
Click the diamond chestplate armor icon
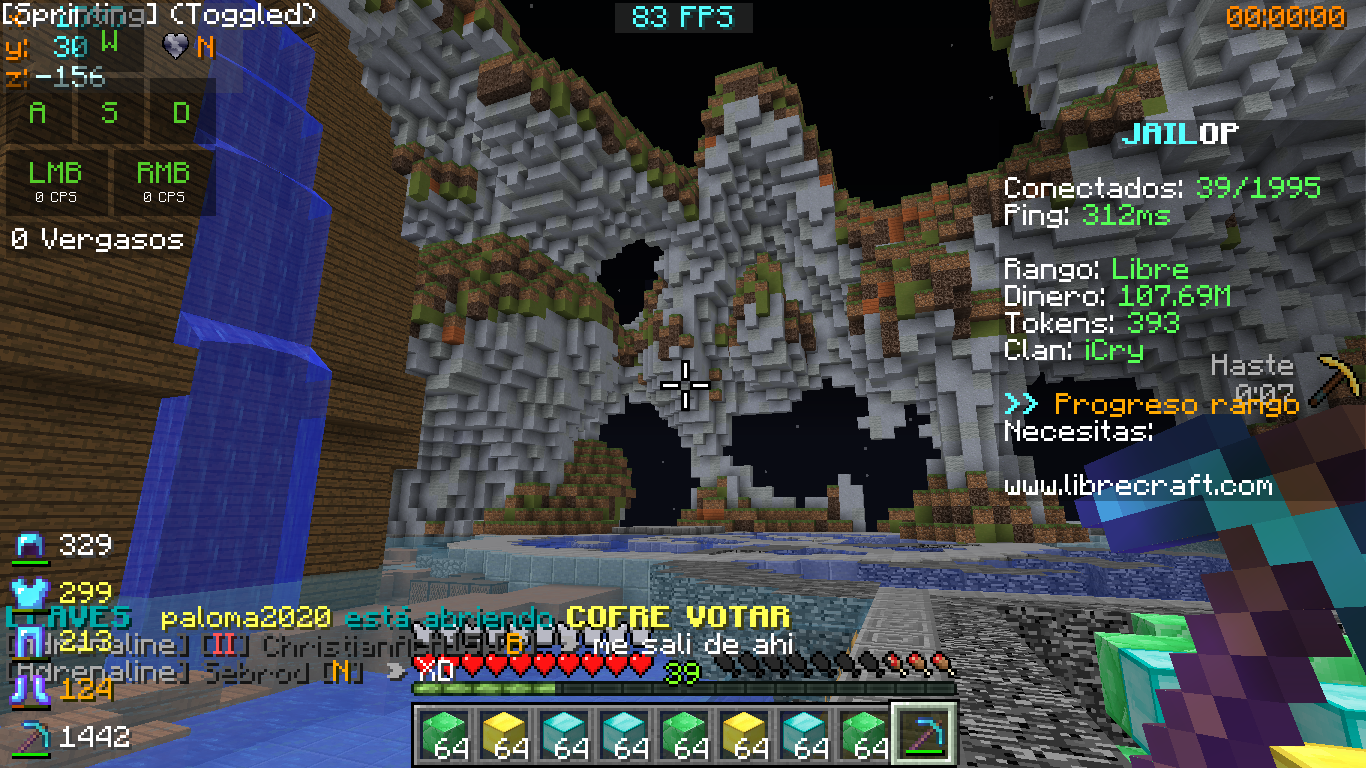[x=31, y=593]
